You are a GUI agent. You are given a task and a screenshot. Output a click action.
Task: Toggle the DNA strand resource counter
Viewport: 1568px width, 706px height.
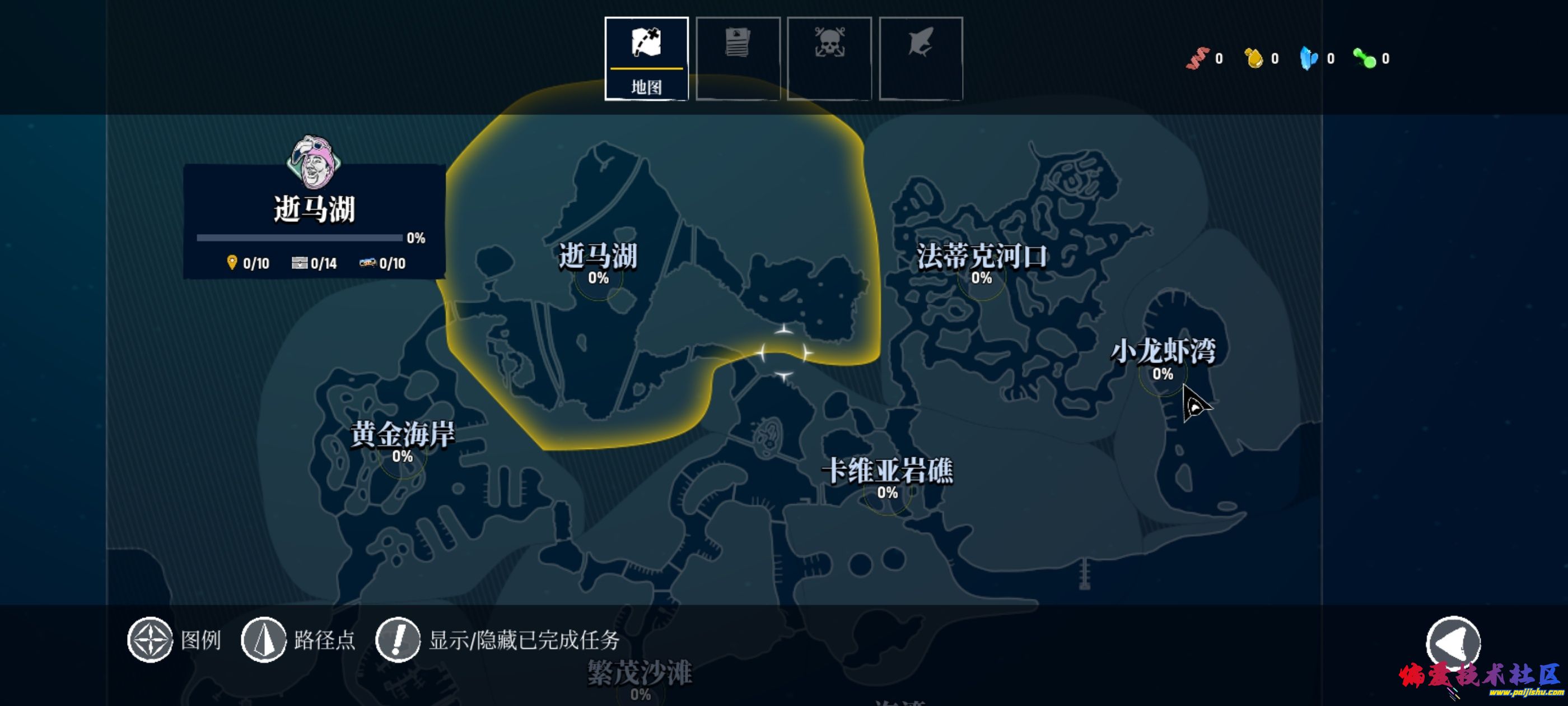pos(1197,58)
